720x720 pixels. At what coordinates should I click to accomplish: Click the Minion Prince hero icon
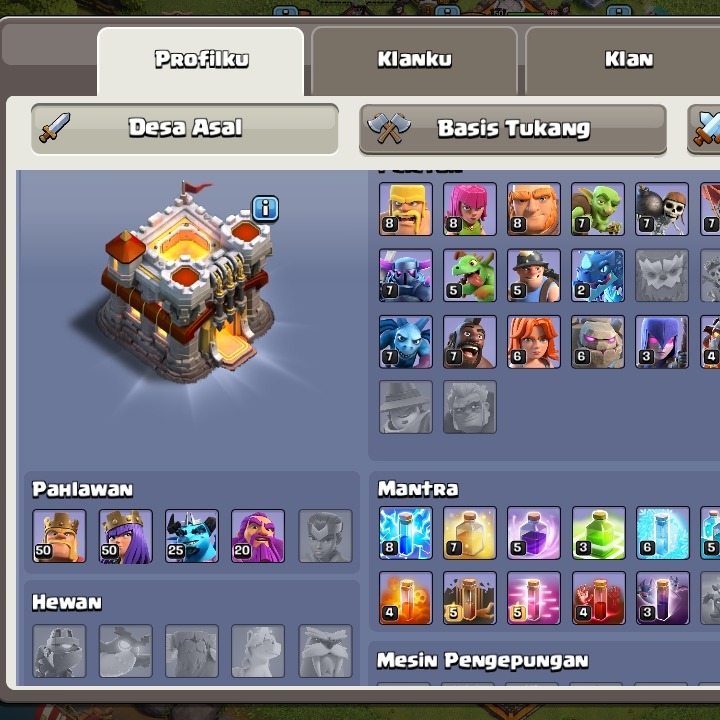pos(192,536)
